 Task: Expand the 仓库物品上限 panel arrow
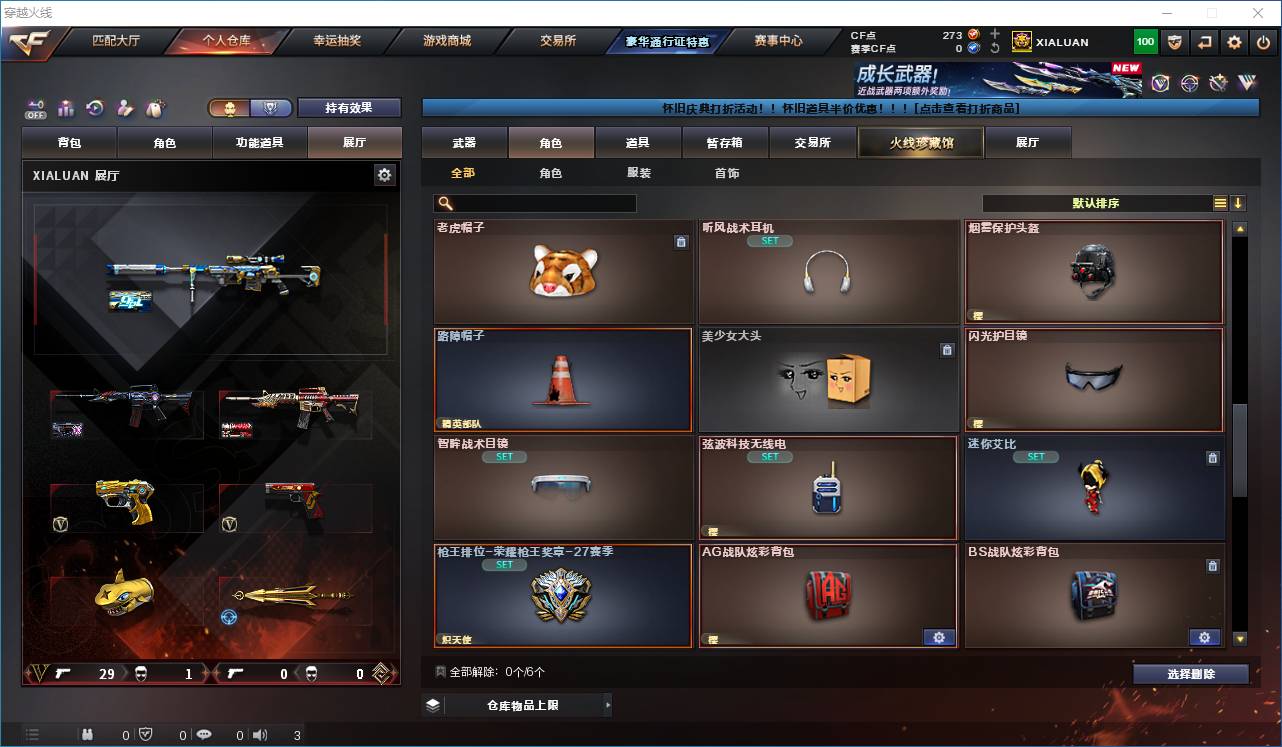607,704
